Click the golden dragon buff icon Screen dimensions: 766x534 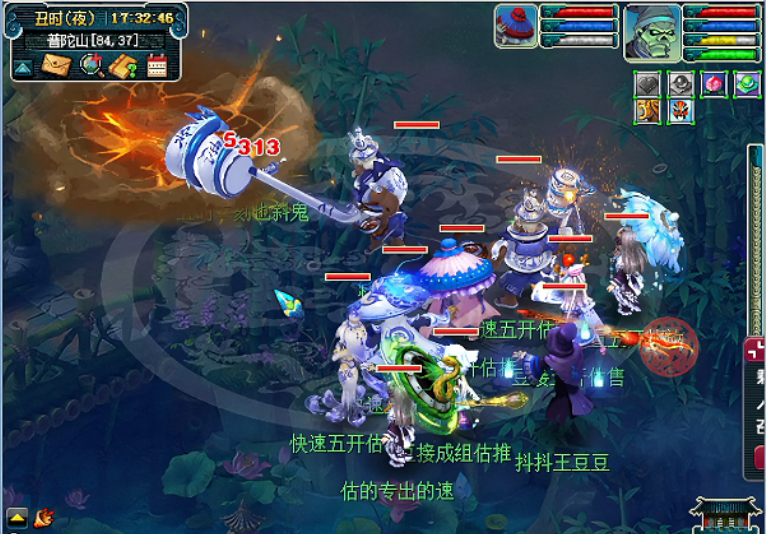(647, 110)
